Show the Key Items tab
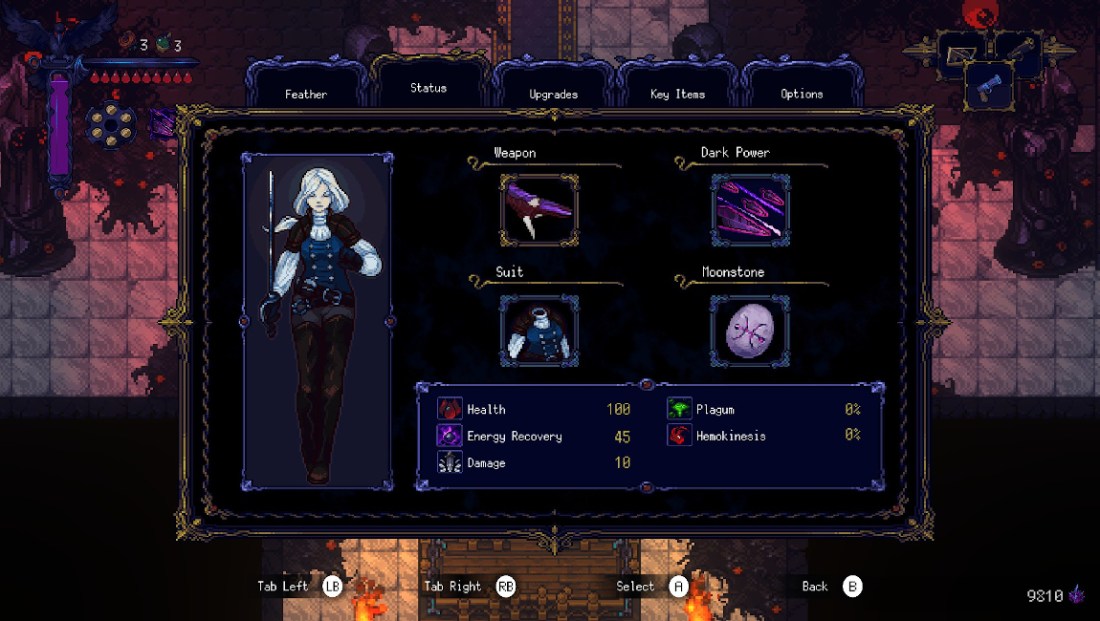The image size is (1100, 621). [x=677, y=93]
